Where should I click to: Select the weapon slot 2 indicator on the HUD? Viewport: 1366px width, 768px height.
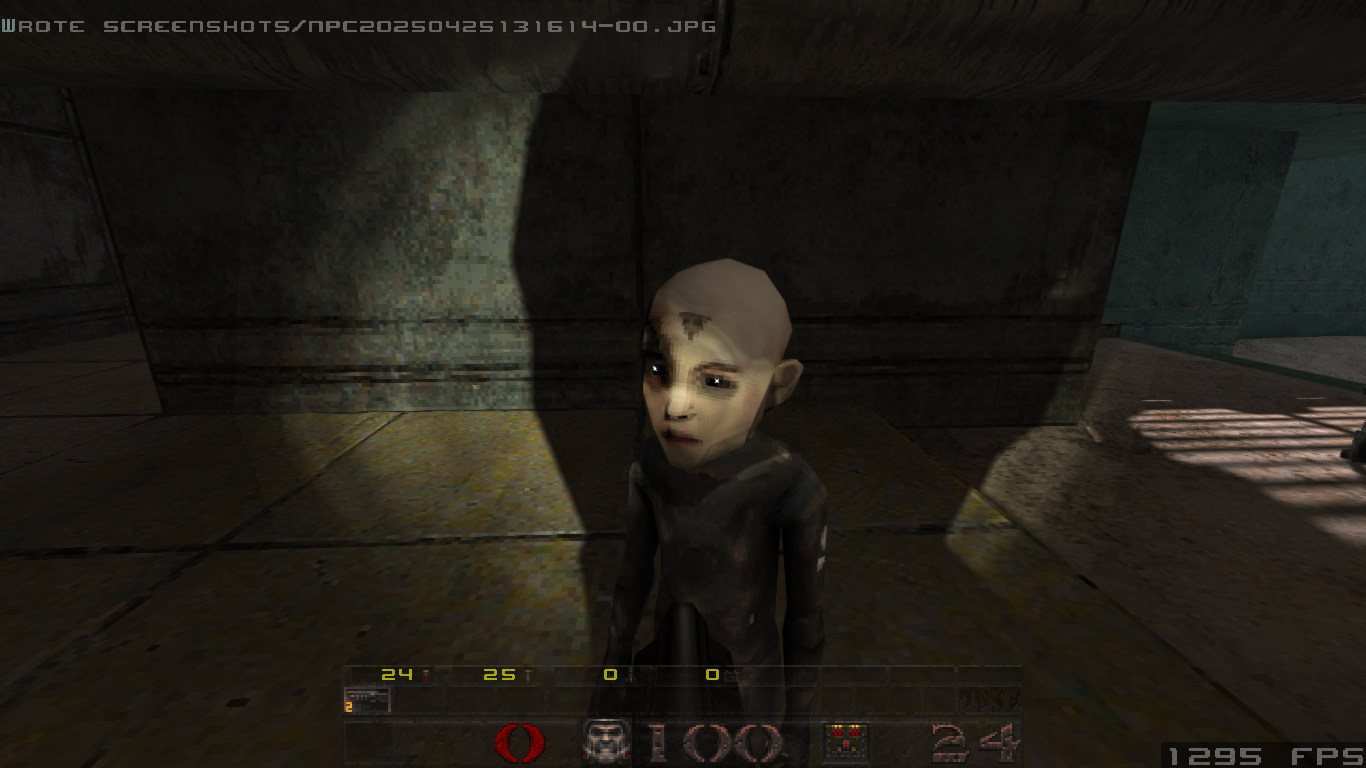click(x=348, y=708)
